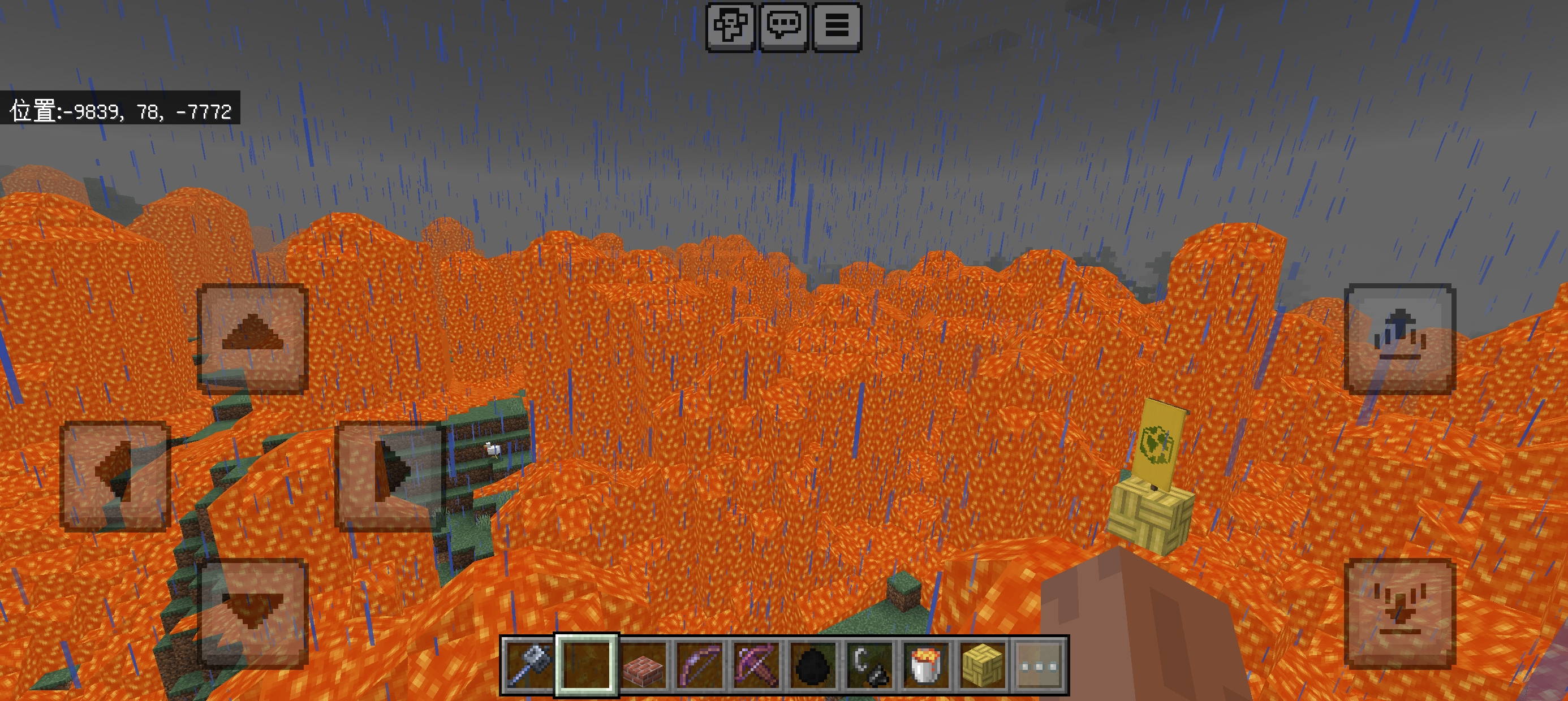Screen dimensions: 1568x701
Task: Tap the move backward arrow button
Action: tap(253, 613)
